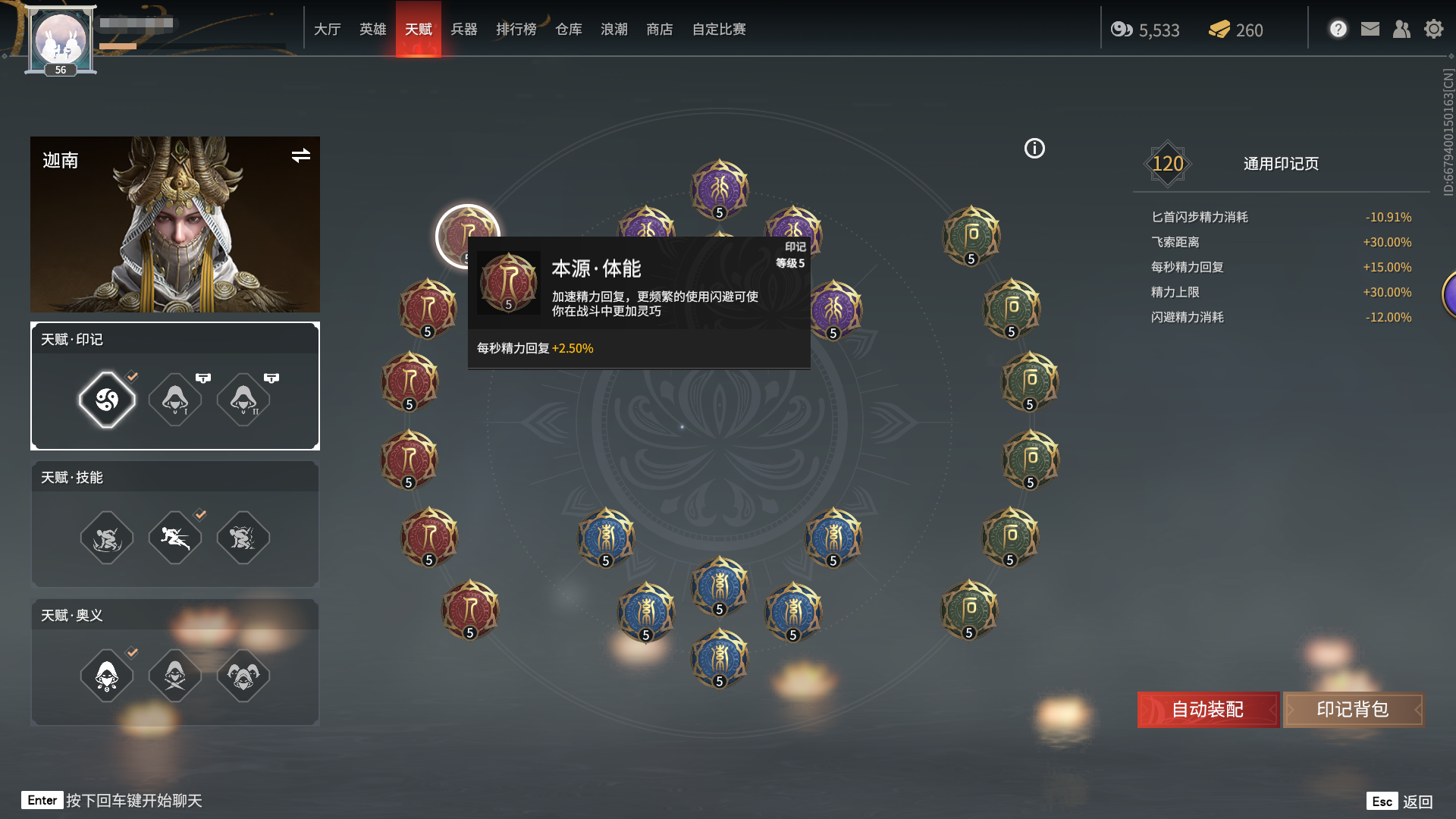The width and height of the screenshot is (1456, 819).
Task: Click the coin currency icon showing 5,533
Action: [1121, 30]
